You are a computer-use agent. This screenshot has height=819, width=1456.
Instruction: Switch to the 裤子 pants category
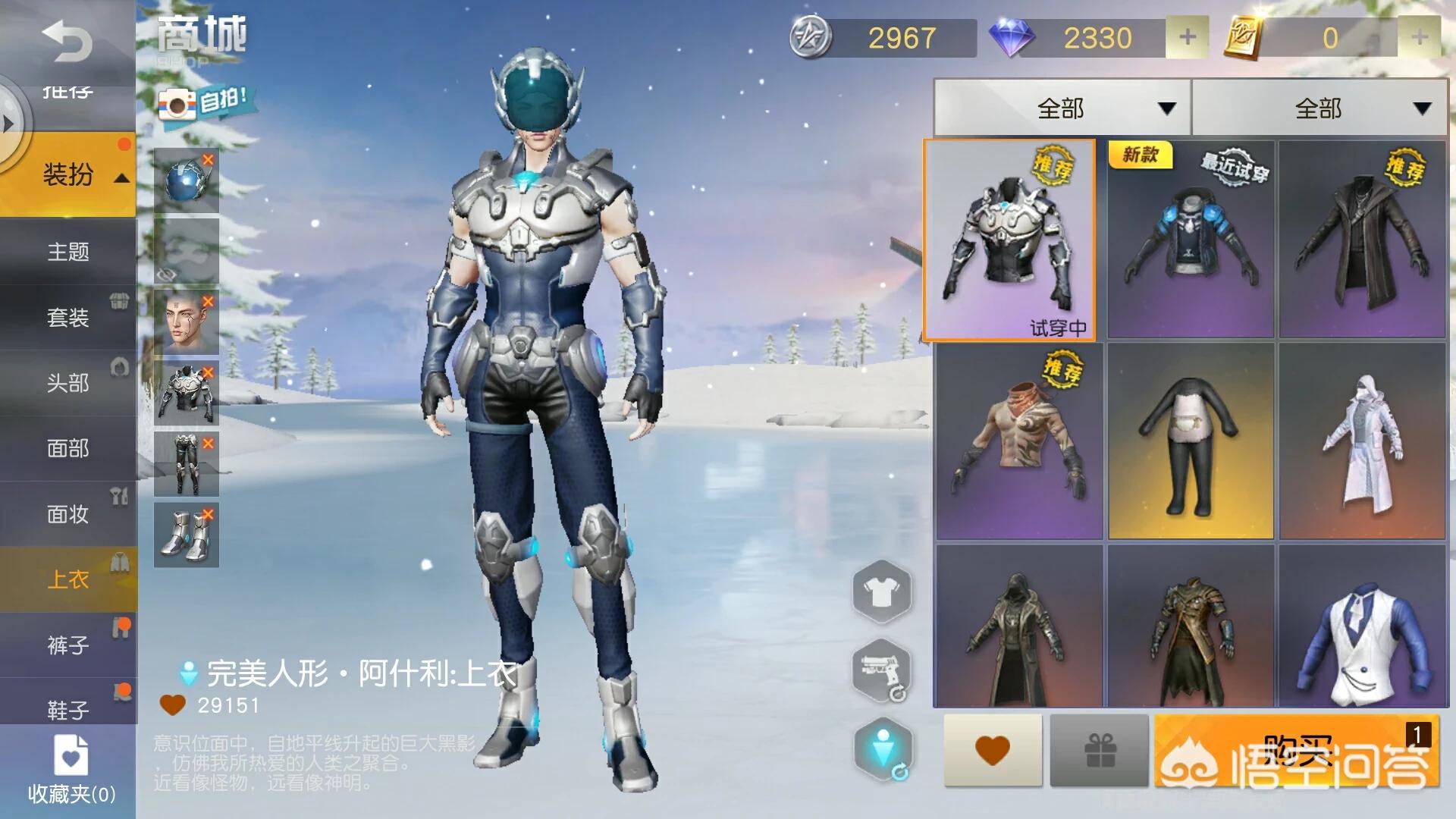click(x=68, y=645)
